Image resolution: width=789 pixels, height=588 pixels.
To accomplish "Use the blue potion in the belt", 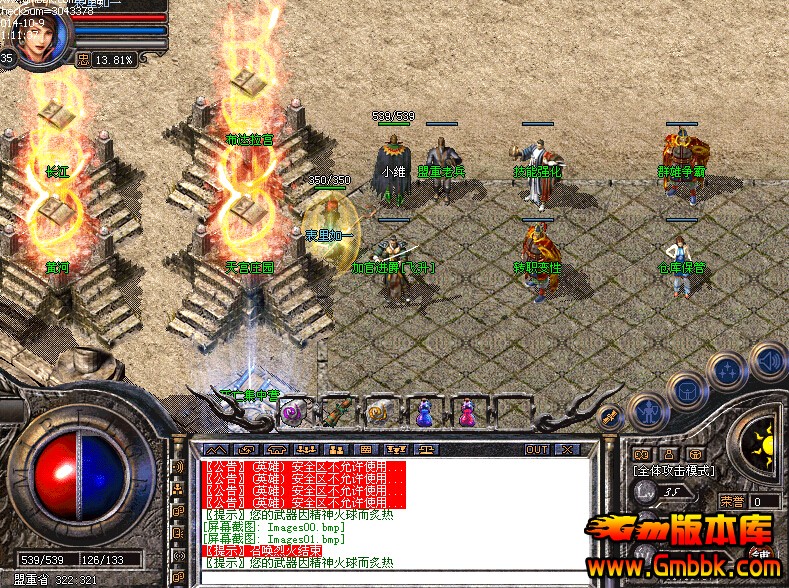I will [424, 411].
